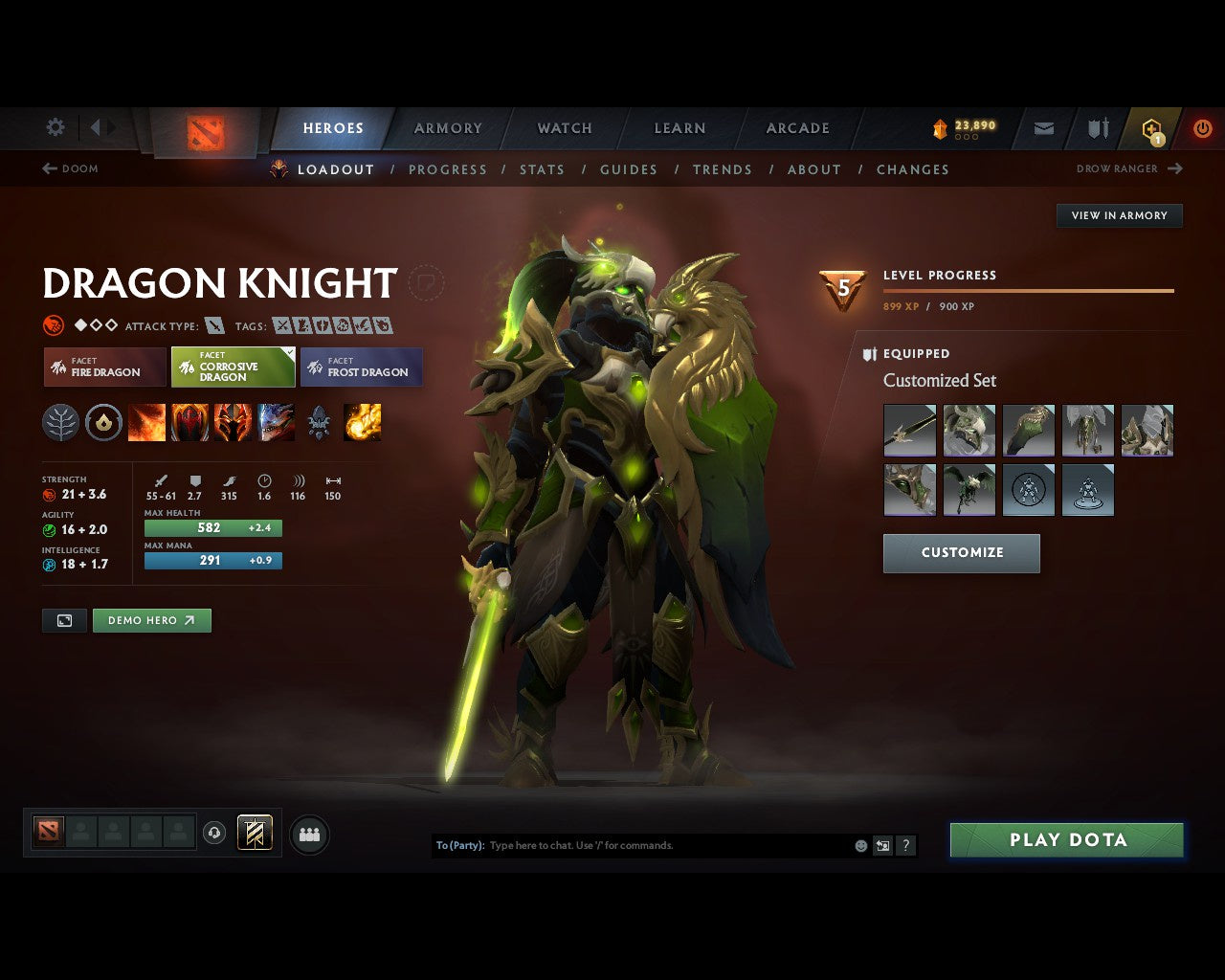Viewport: 1225px width, 980px height.
Task: Click the talent tree icon
Action: click(60, 421)
